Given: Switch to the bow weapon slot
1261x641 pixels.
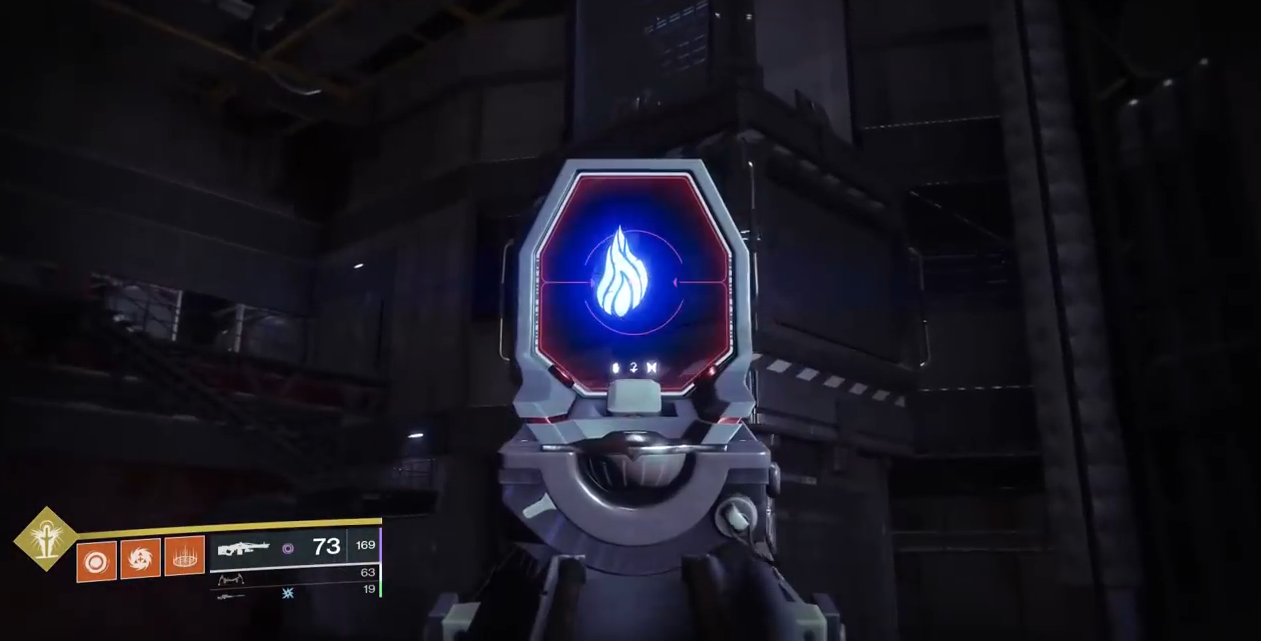Looking at the screenshot, I should (233, 579).
